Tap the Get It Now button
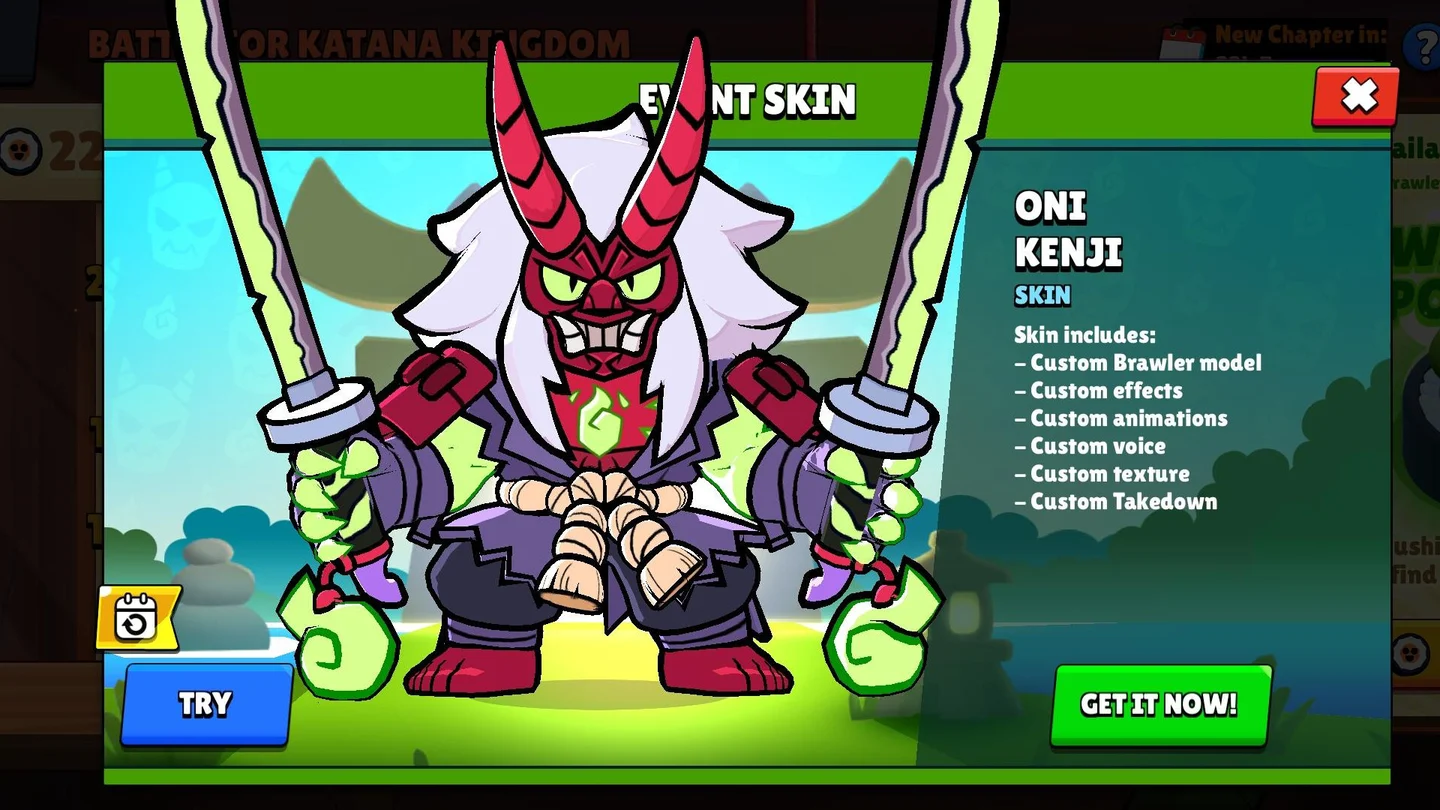 1160,704
